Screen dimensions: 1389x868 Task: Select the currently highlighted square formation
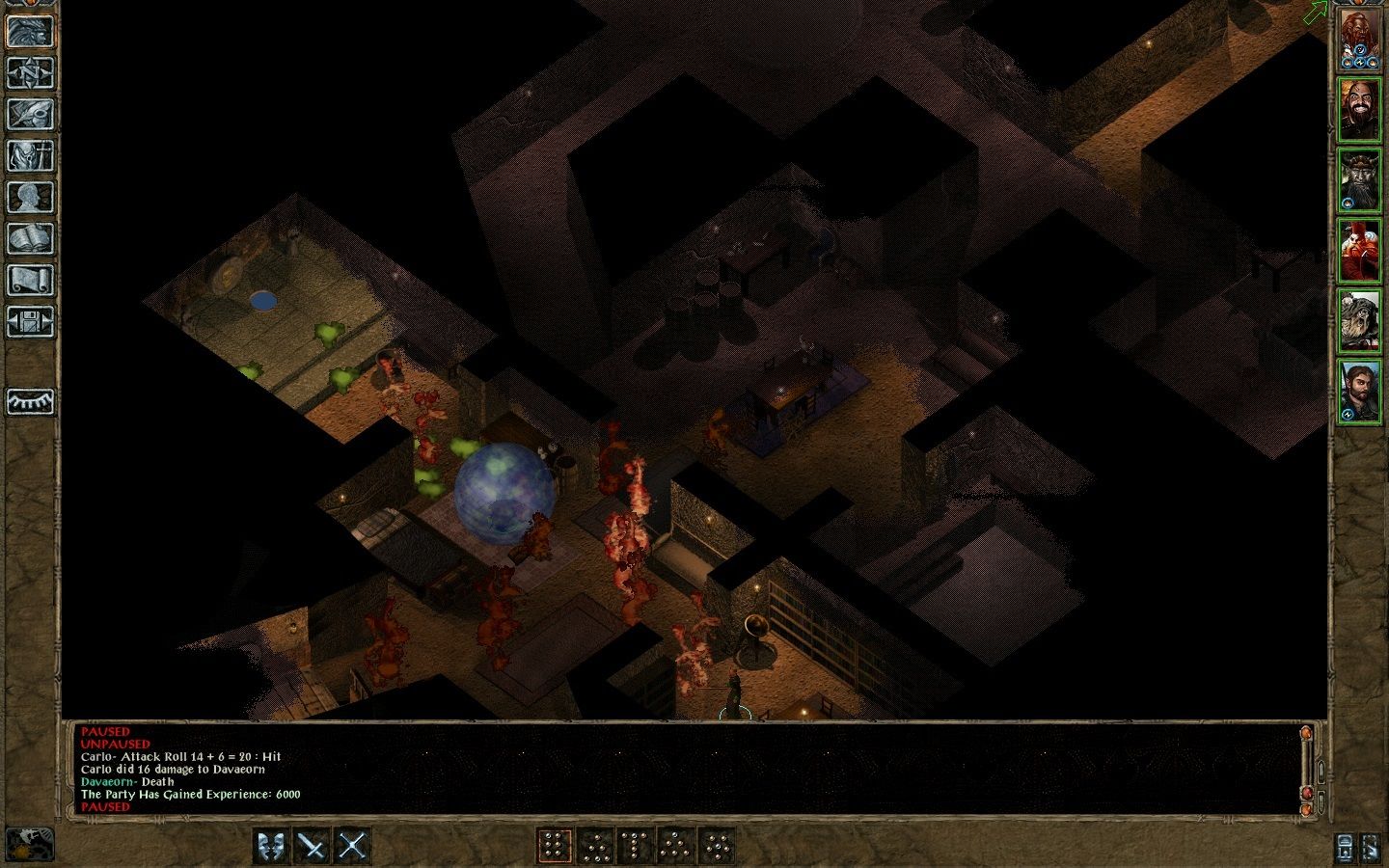pos(556,846)
